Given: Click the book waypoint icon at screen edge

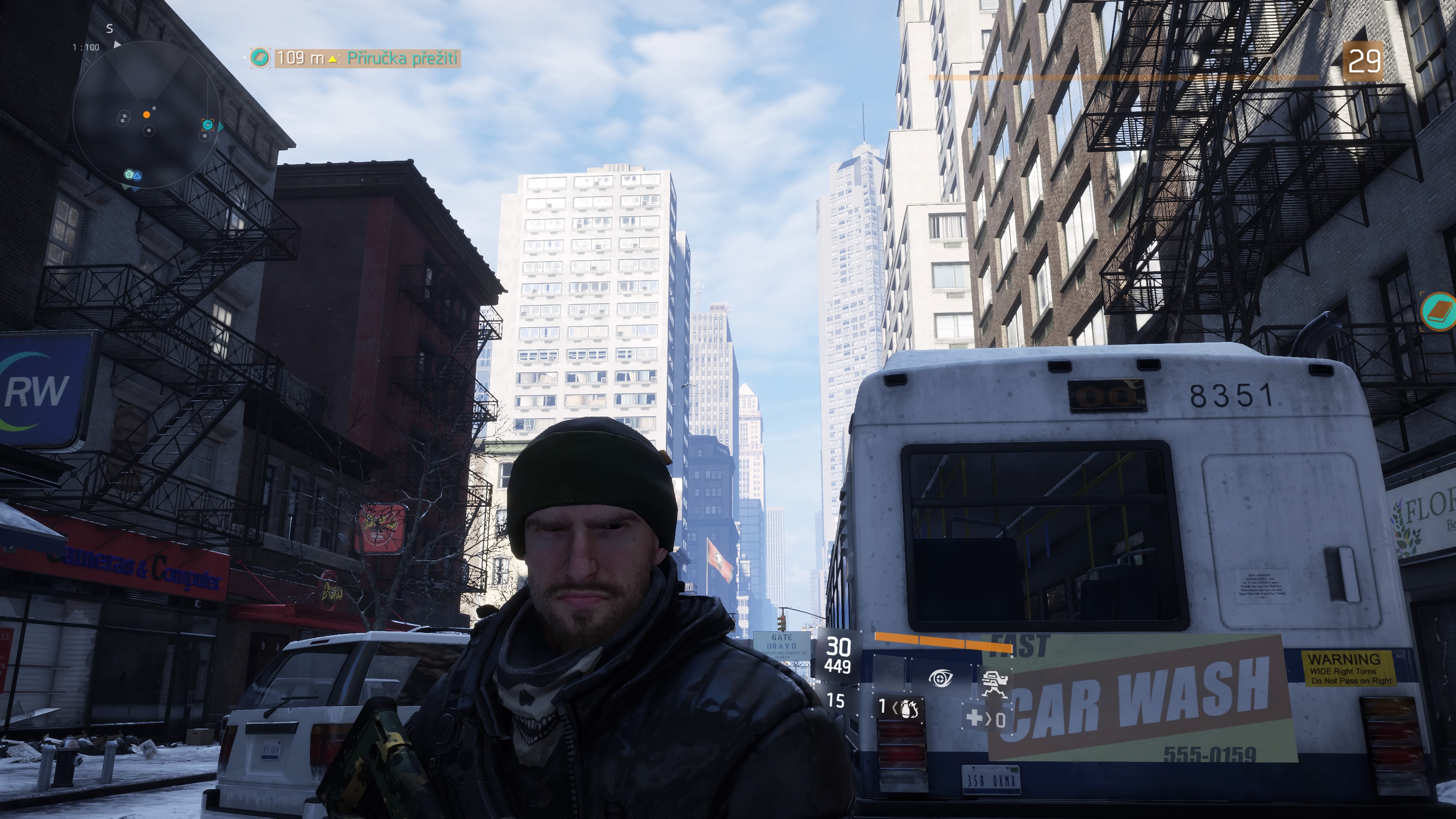Looking at the screenshot, I should [1439, 310].
